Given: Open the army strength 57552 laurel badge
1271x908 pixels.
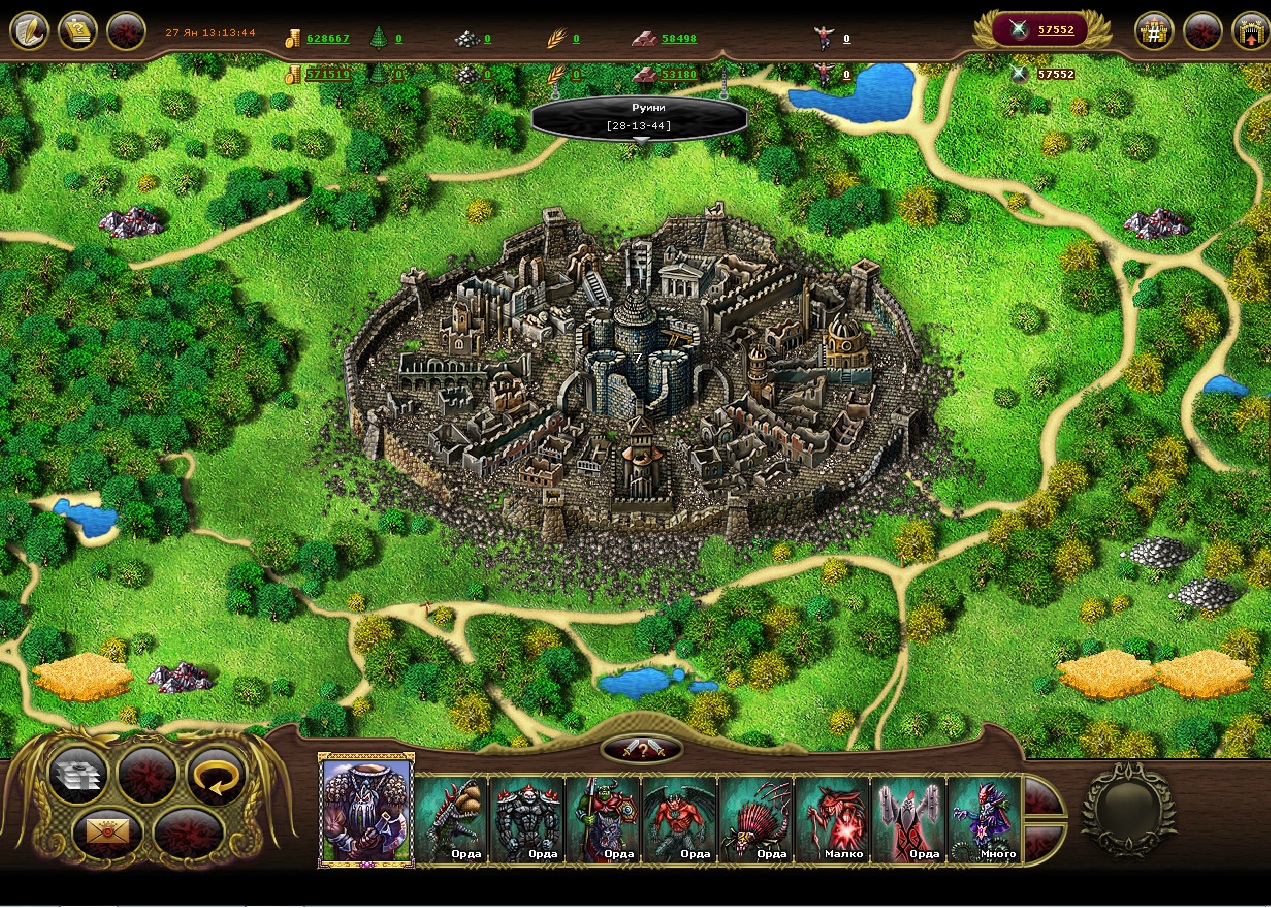Looking at the screenshot, I should (1044, 30).
